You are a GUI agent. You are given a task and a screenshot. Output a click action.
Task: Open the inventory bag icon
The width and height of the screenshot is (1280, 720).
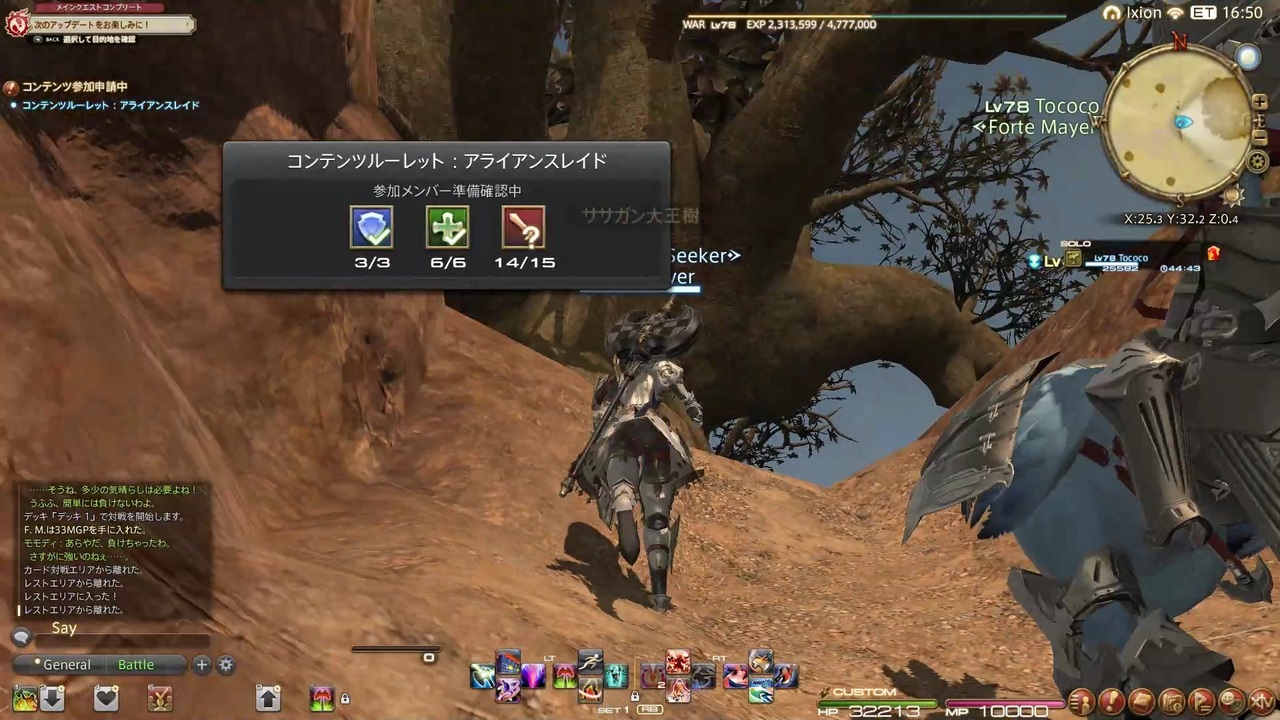1142,700
